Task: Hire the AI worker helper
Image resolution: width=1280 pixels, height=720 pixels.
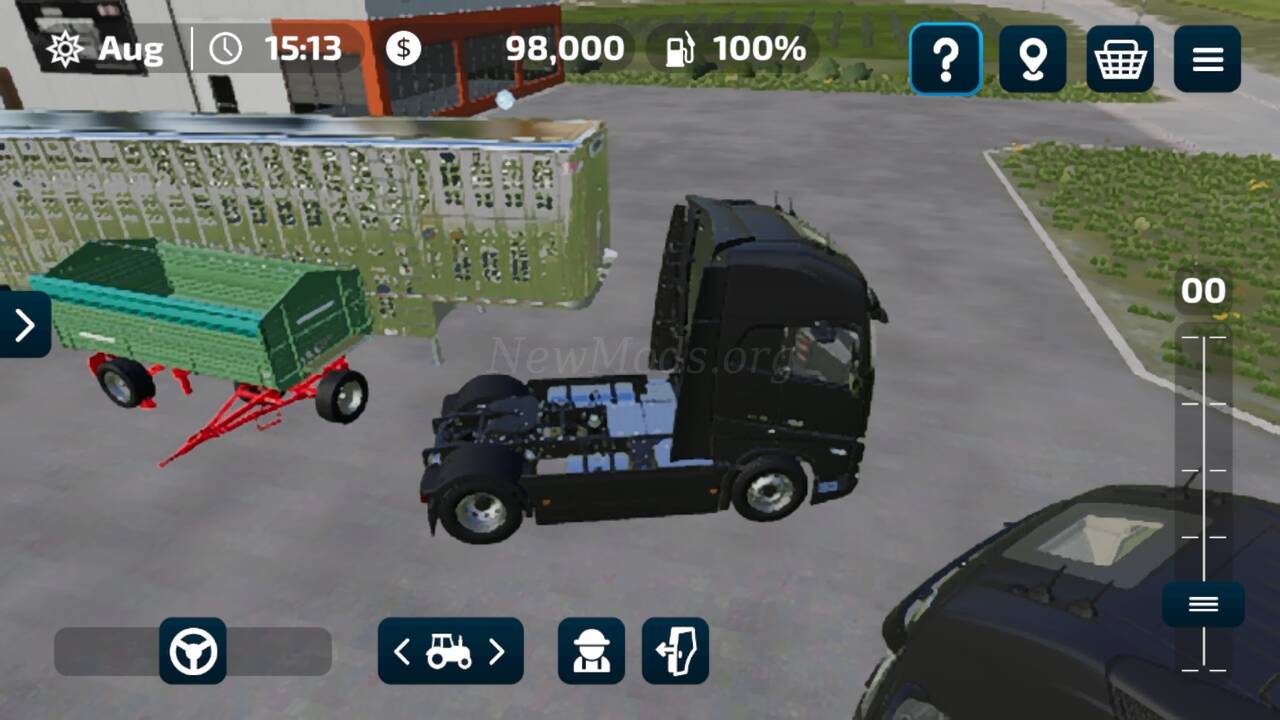Action: 591,651
